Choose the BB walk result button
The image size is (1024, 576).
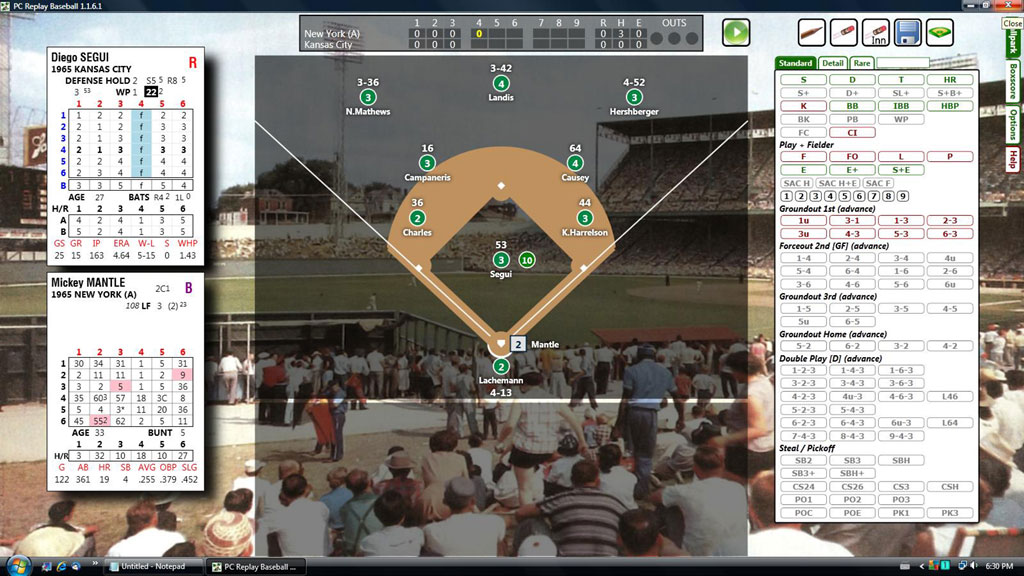(852, 105)
